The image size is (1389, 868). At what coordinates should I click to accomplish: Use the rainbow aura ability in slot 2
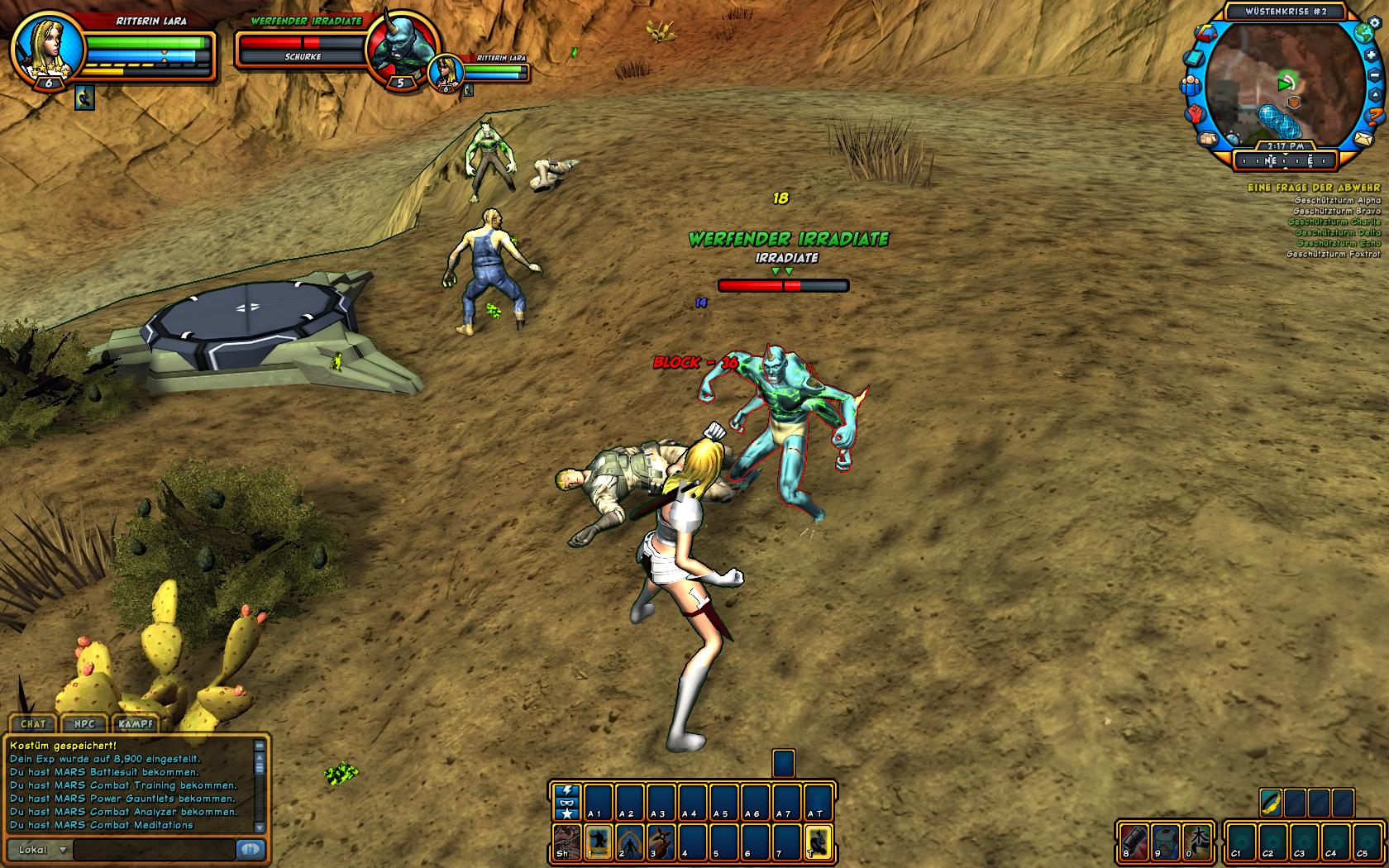630,842
